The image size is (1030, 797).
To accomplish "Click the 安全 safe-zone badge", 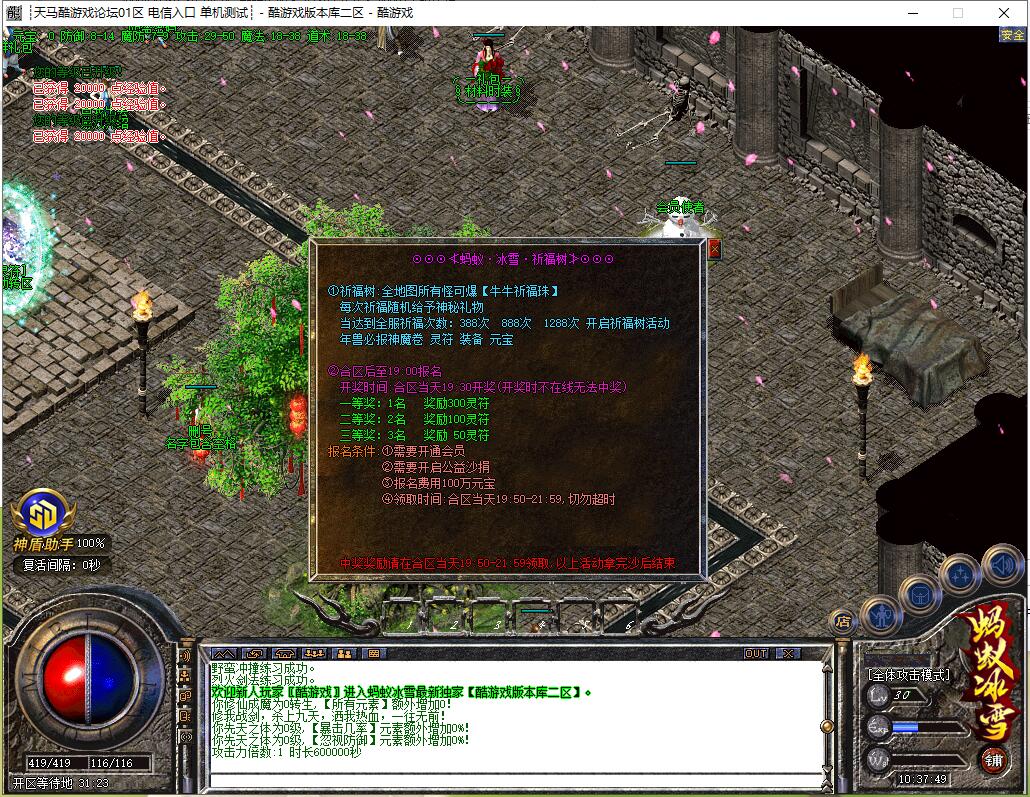I will [x=1012, y=35].
